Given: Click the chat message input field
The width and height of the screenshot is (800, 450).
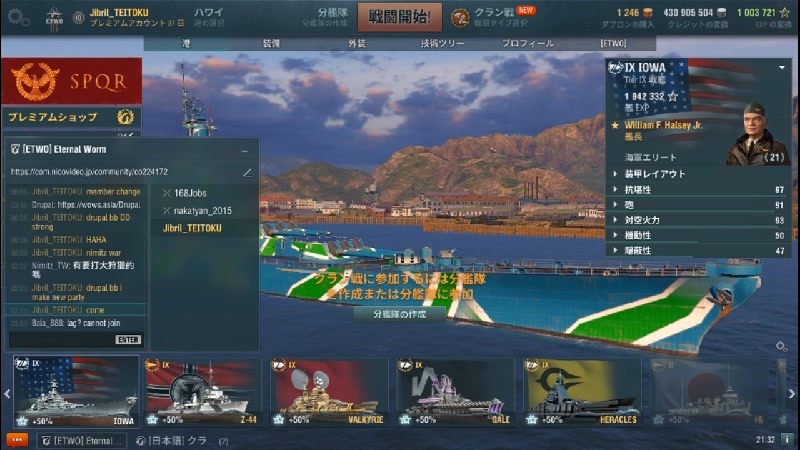Looking at the screenshot, I should point(60,340).
